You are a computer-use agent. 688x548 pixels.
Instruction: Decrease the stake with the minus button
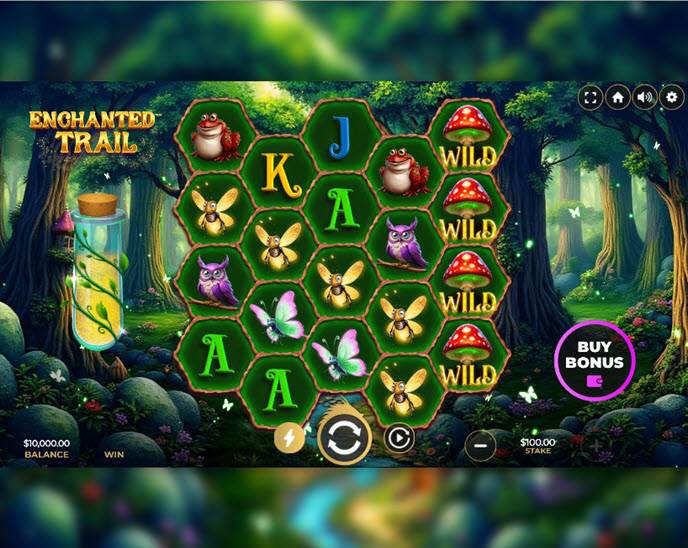[x=480, y=445]
